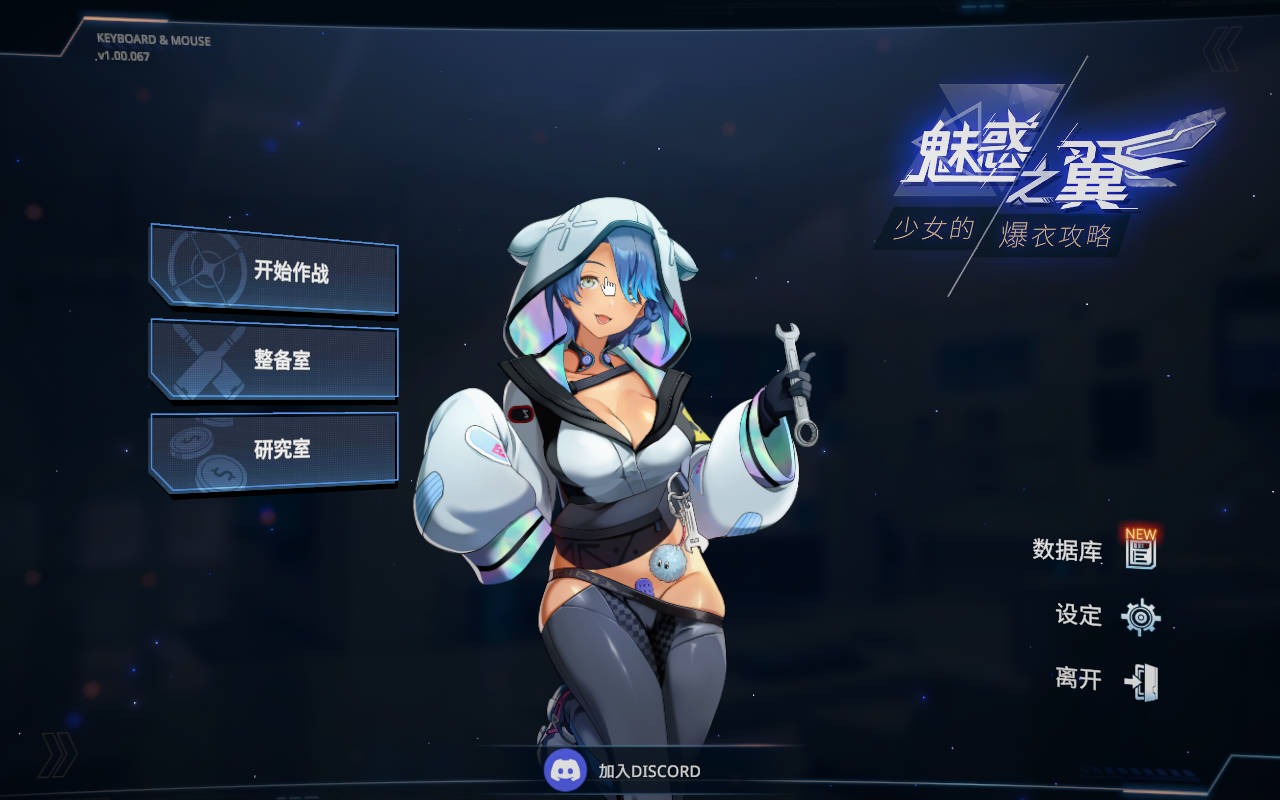Open the database book icon beside 数据库
This screenshot has width=1280, height=800.
[x=1140, y=553]
